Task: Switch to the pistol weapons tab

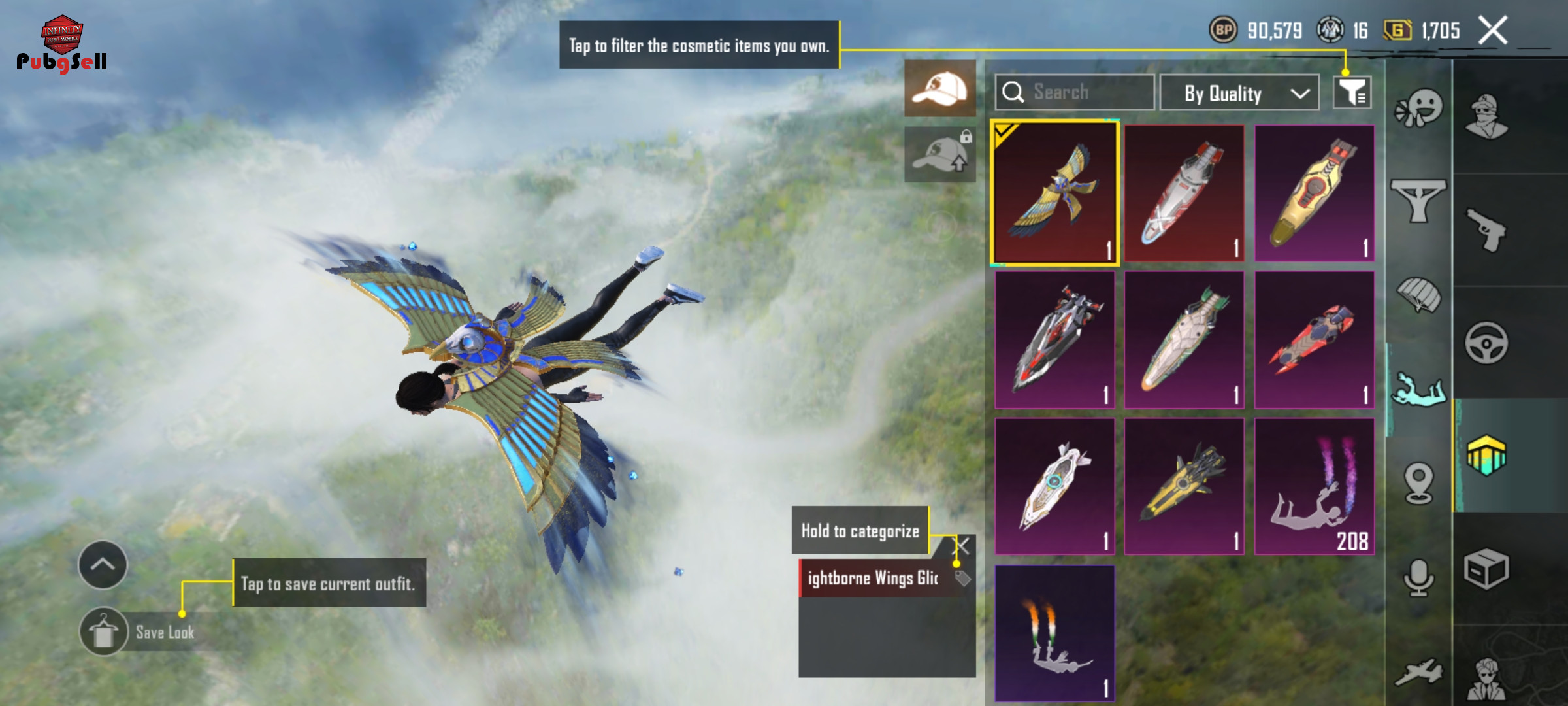Action: tap(1486, 230)
